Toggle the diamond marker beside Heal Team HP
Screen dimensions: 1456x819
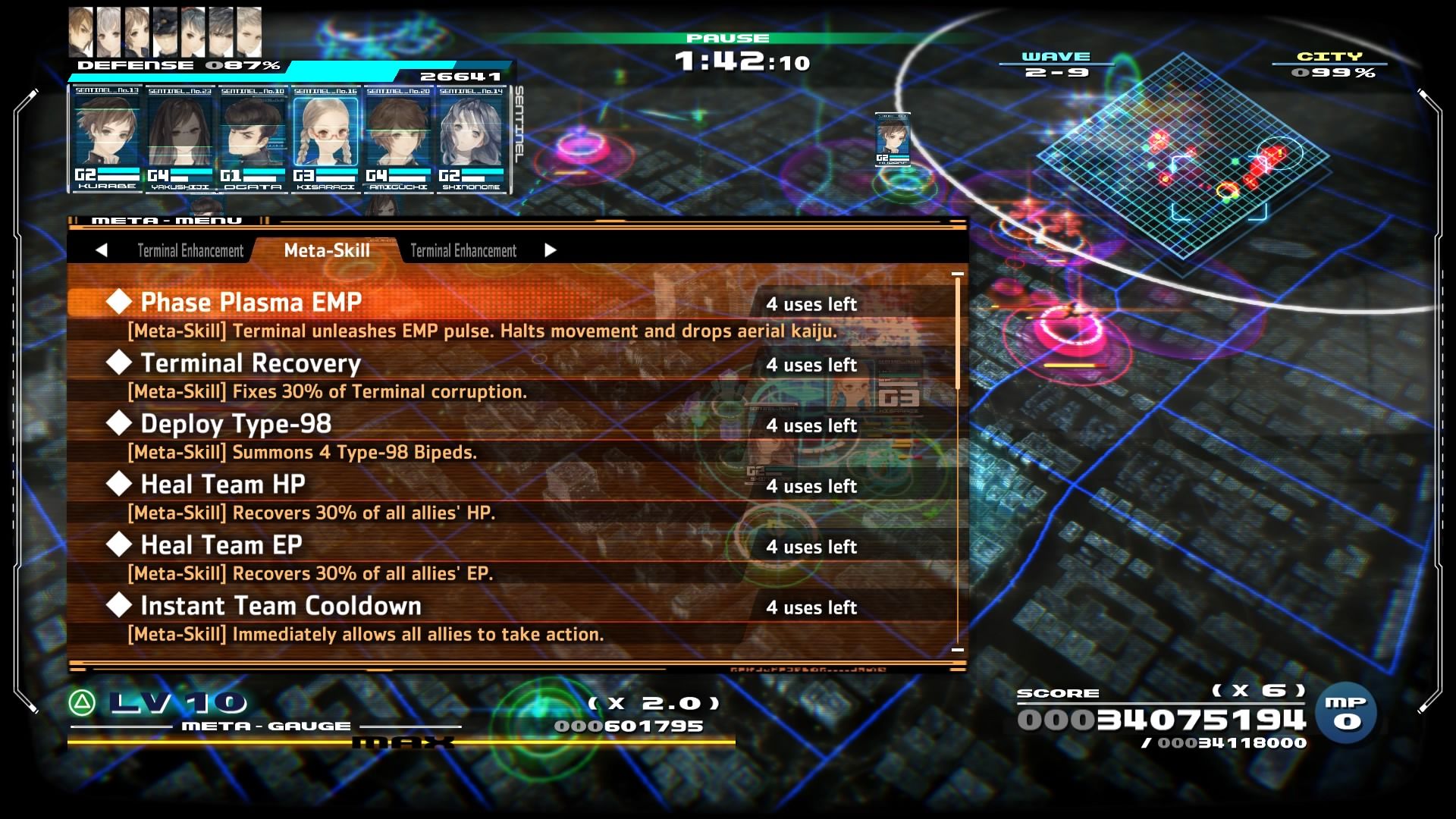118,484
